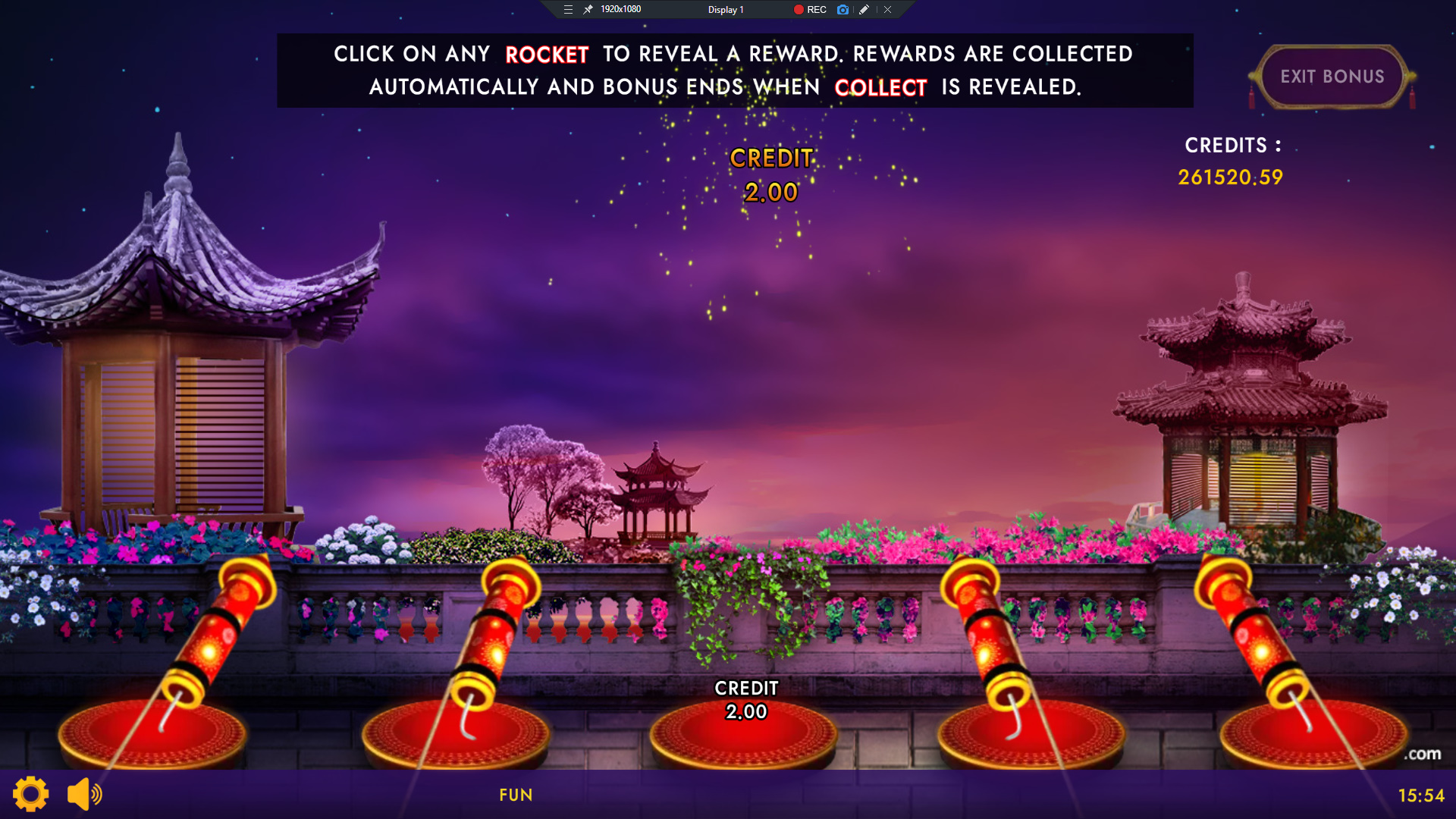
Task: Close the recording overlay toolbar
Action: [x=887, y=10]
